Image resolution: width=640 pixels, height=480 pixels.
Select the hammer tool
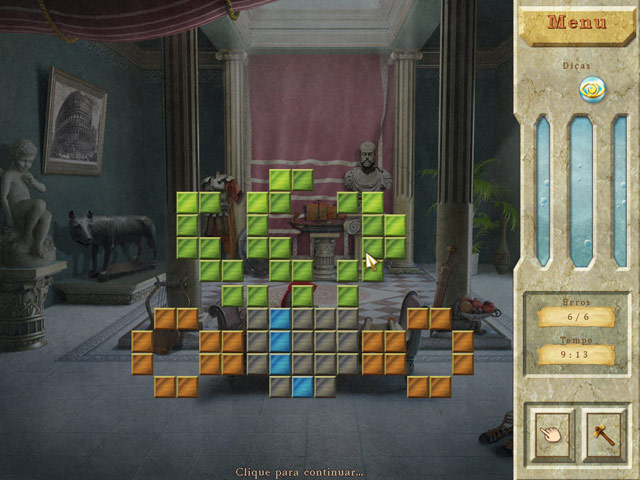[605, 433]
